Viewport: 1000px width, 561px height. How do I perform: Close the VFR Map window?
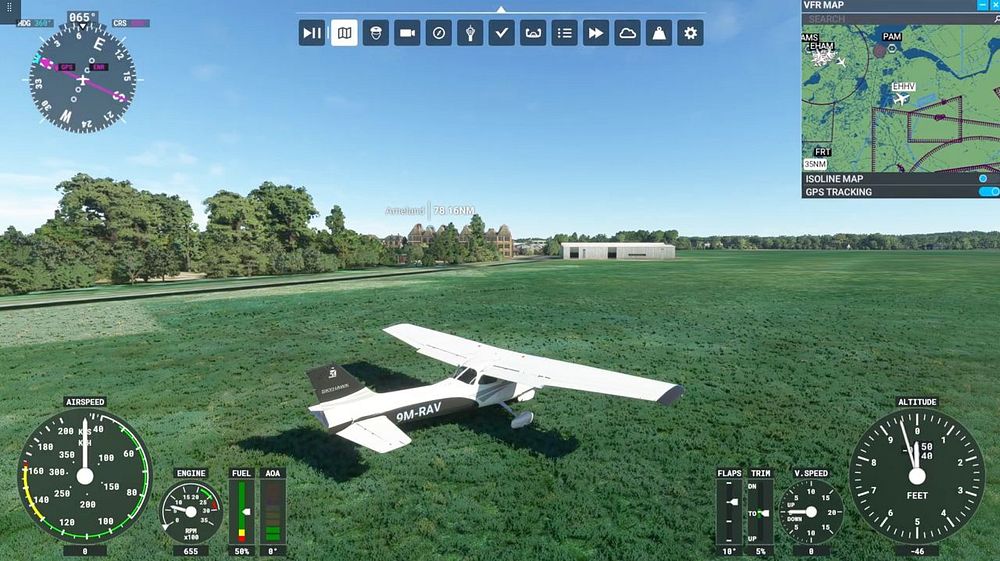click(994, 5)
